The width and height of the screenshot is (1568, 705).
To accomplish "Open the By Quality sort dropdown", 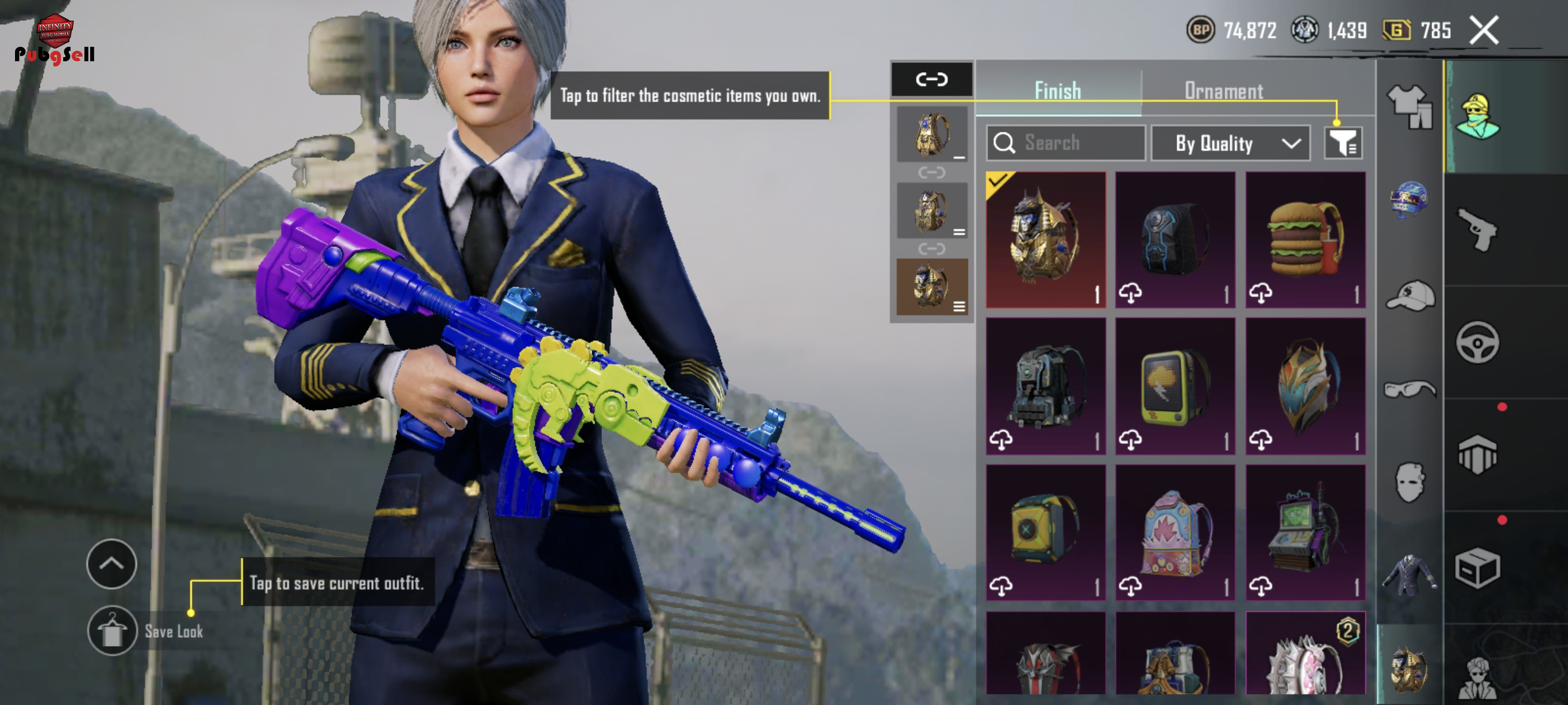I will pyautogui.click(x=1231, y=143).
